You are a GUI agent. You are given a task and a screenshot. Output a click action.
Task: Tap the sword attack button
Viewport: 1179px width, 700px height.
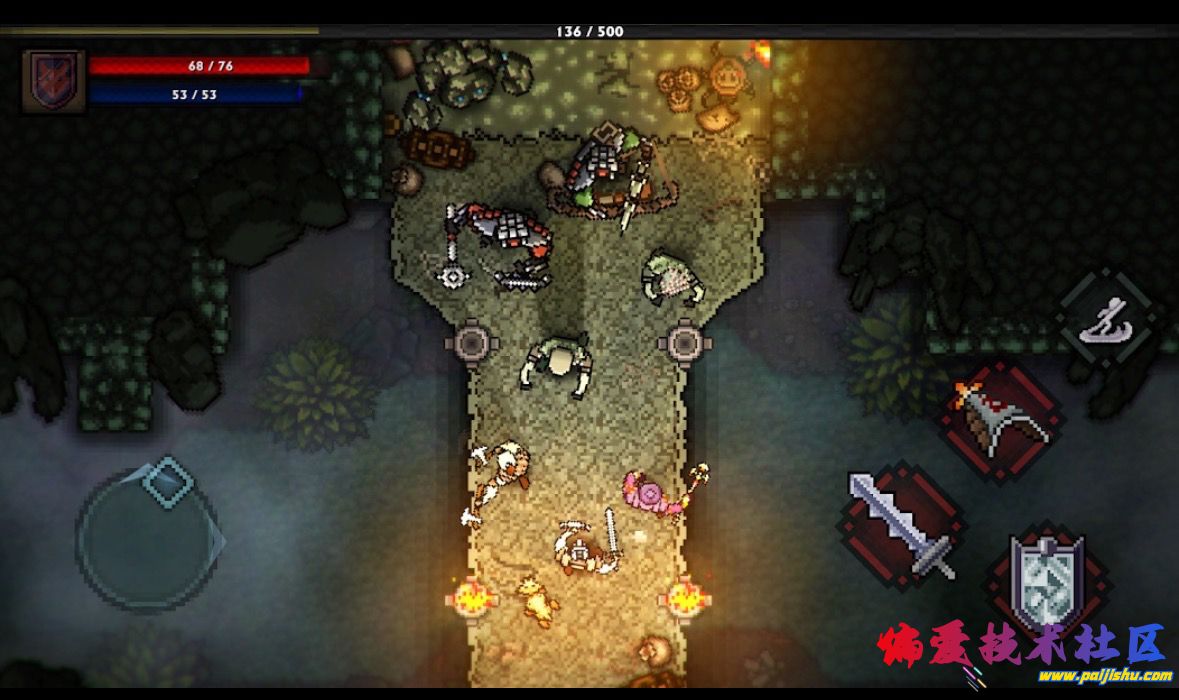point(901,525)
